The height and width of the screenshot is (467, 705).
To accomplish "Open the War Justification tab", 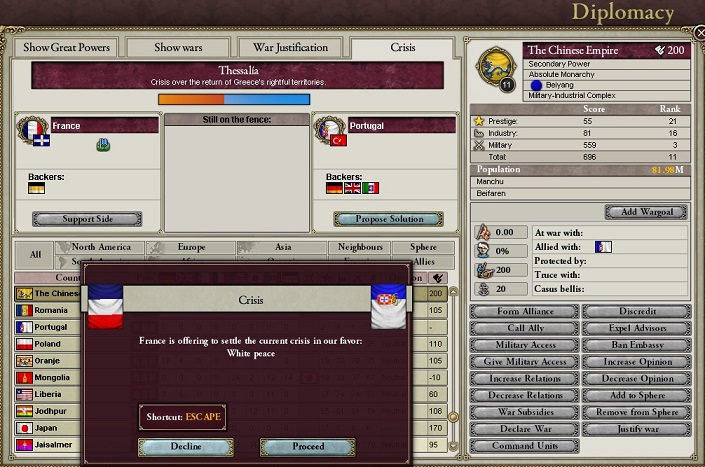I will (291, 47).
